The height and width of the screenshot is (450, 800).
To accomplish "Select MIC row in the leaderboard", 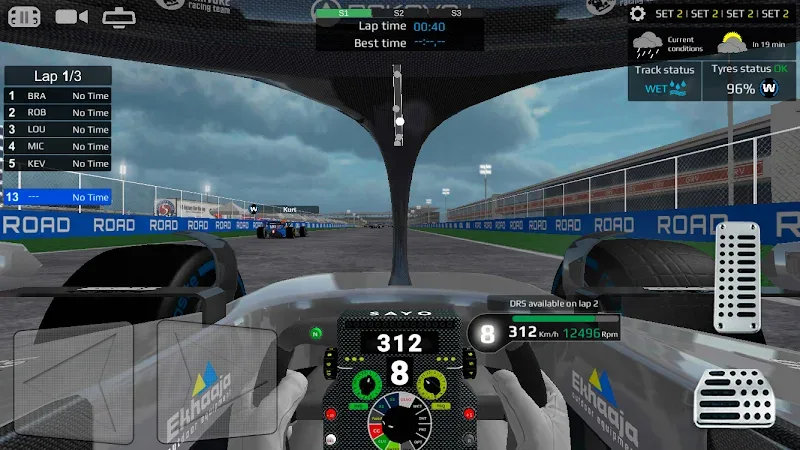I will click(x=58, y=147).
